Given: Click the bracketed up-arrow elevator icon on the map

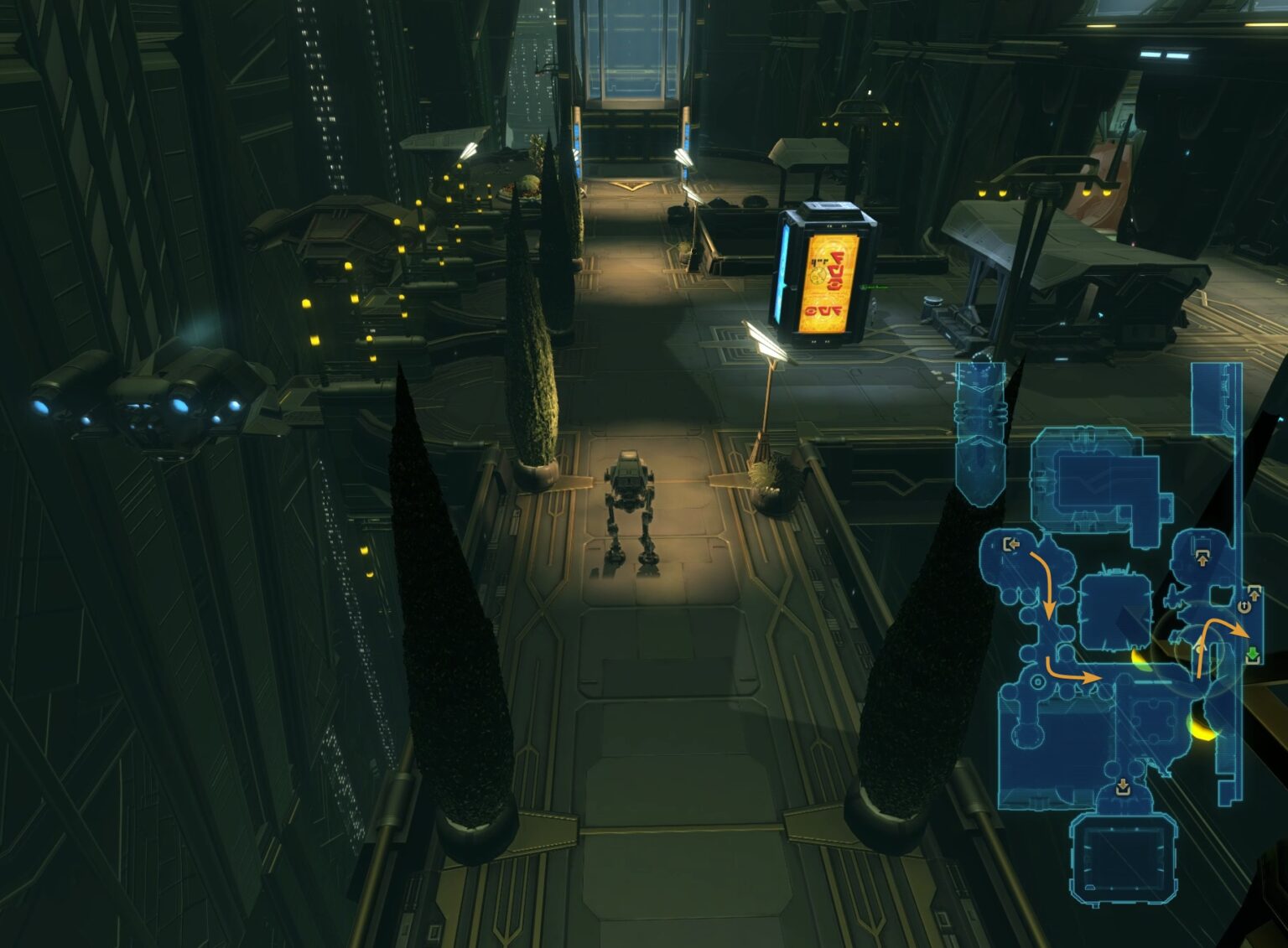Looking at the screenshot, I should click(1202, 558).
